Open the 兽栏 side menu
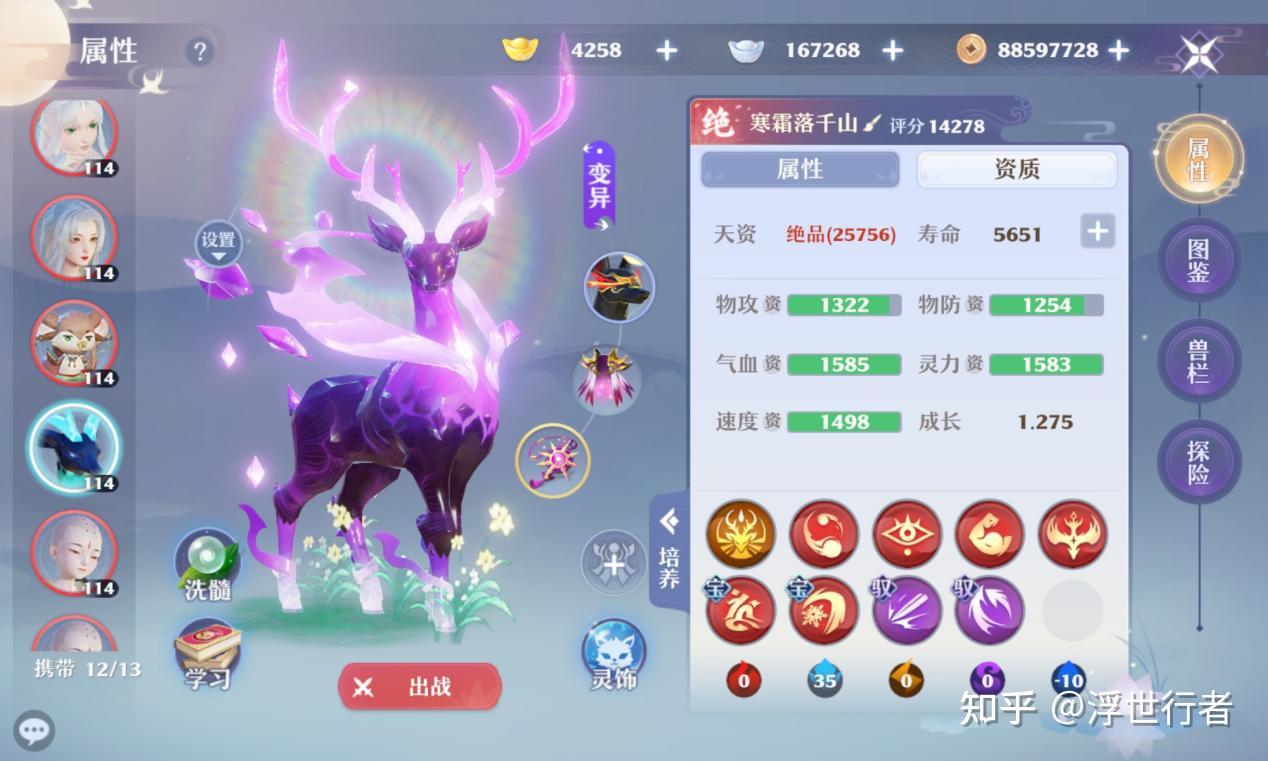Screen dimensions: 1268x761 click(x=1198, y=362)
